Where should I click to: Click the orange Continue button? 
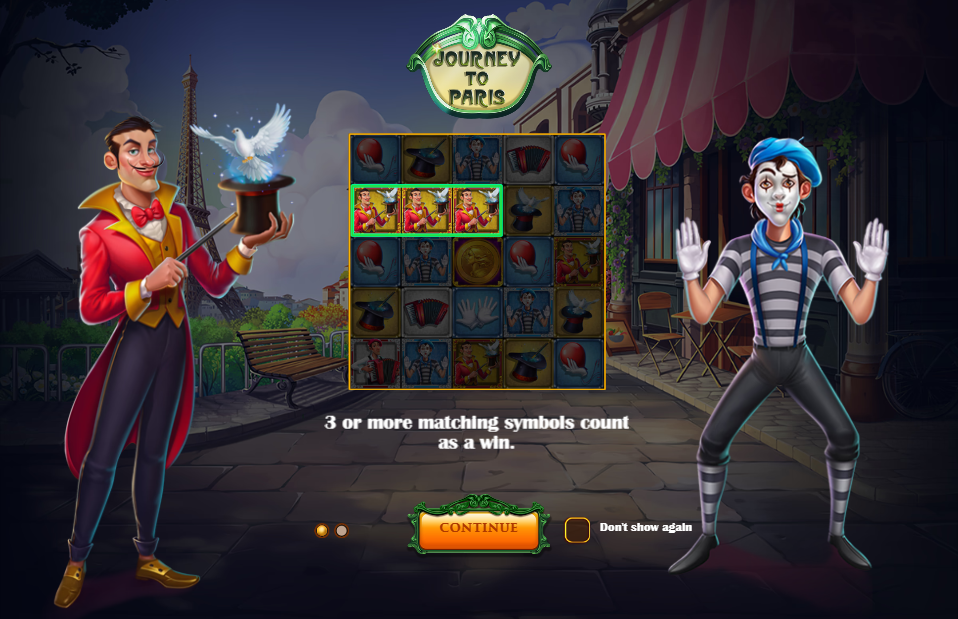pos(478,528)
